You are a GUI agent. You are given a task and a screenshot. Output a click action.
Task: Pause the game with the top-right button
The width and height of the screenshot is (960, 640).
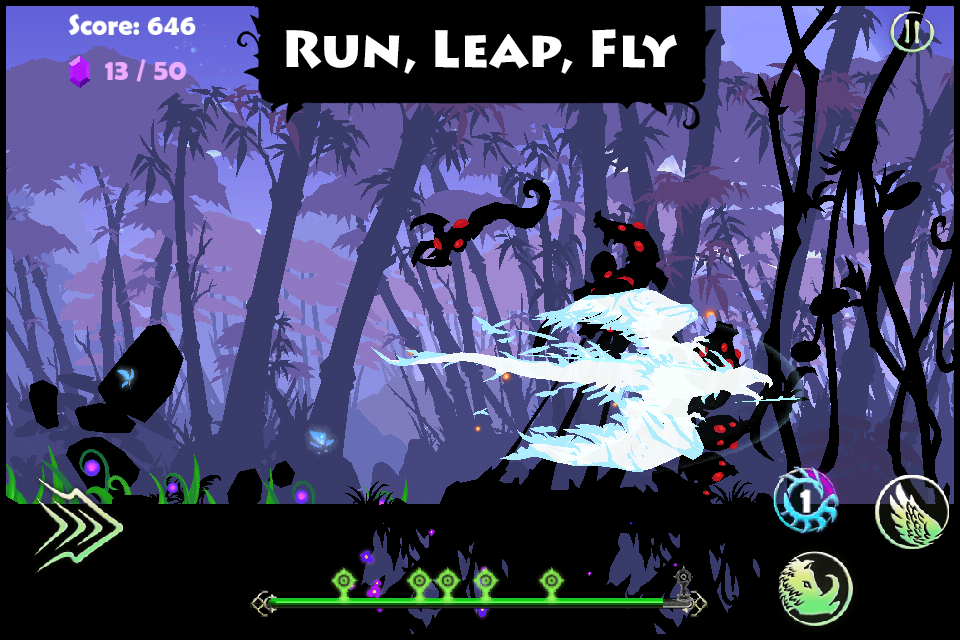pyautogui.click(x=911, y=32)
